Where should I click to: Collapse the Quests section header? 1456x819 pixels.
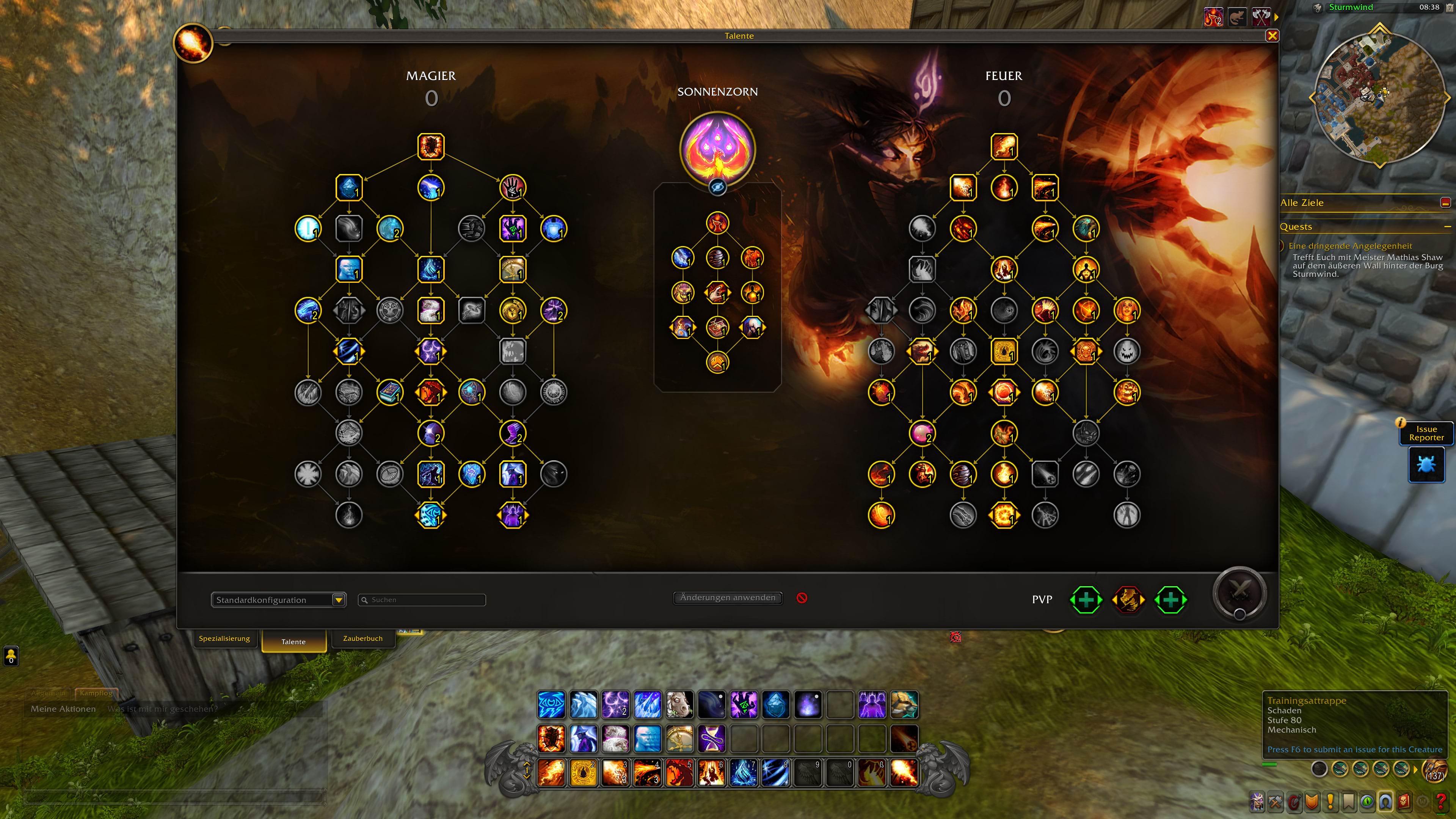(x=1448, y=227)
